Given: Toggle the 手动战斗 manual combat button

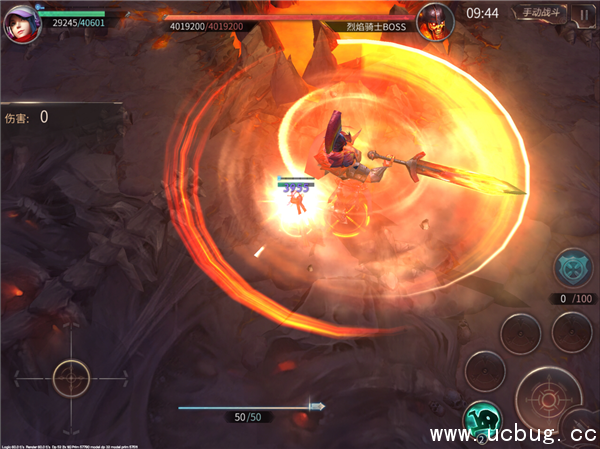Looking at the screenshot, I should pos(539,13).
